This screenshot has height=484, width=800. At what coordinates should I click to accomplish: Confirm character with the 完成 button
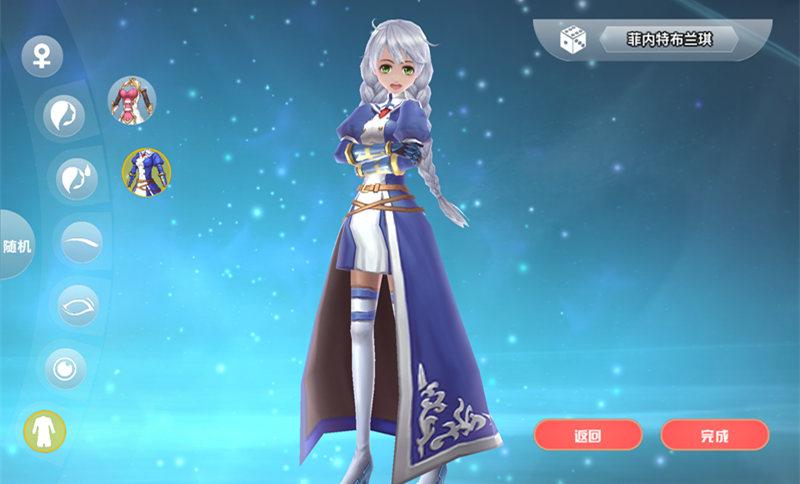[x=715, y=435]
